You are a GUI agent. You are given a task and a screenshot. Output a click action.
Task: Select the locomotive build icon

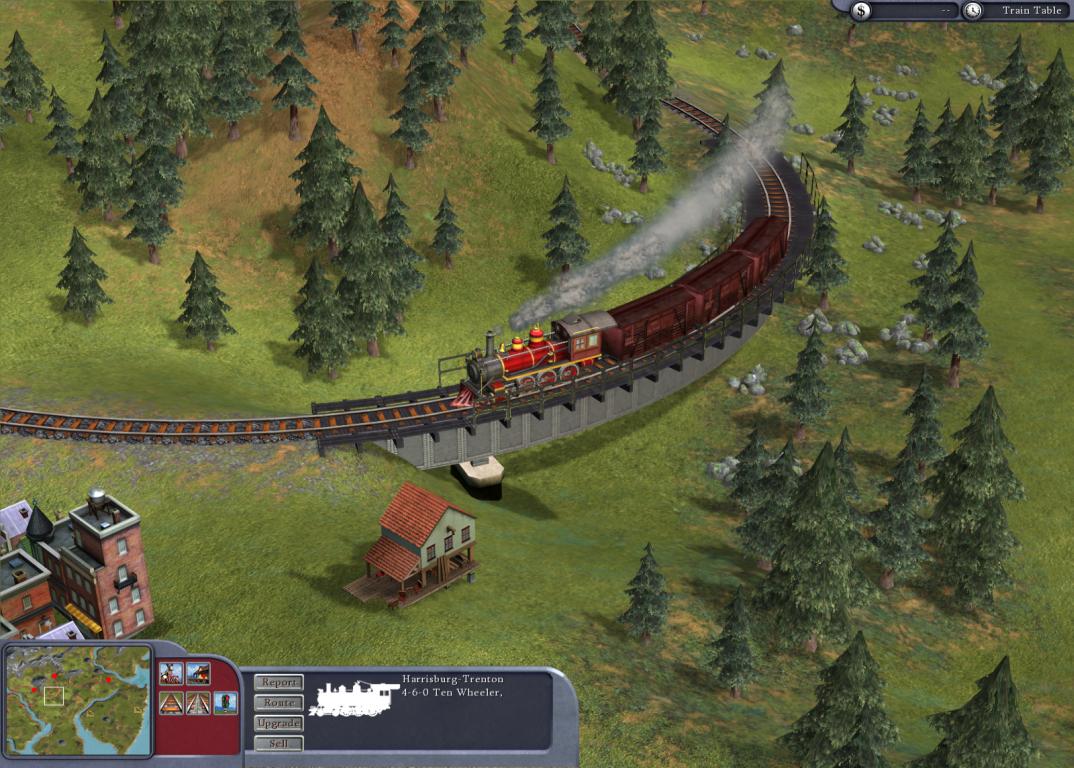[171, 674]
